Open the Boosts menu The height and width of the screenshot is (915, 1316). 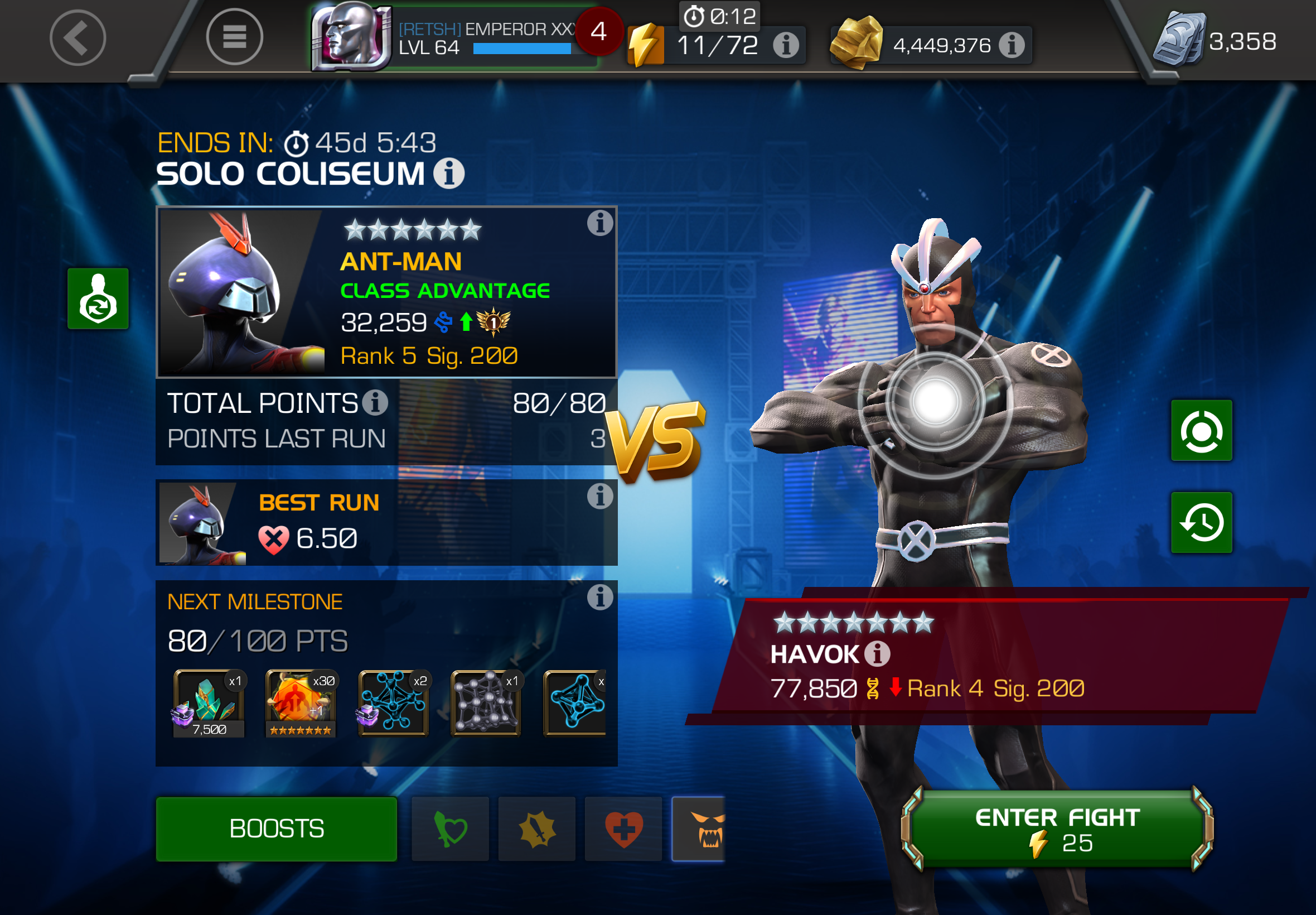[x=276, y=829]
